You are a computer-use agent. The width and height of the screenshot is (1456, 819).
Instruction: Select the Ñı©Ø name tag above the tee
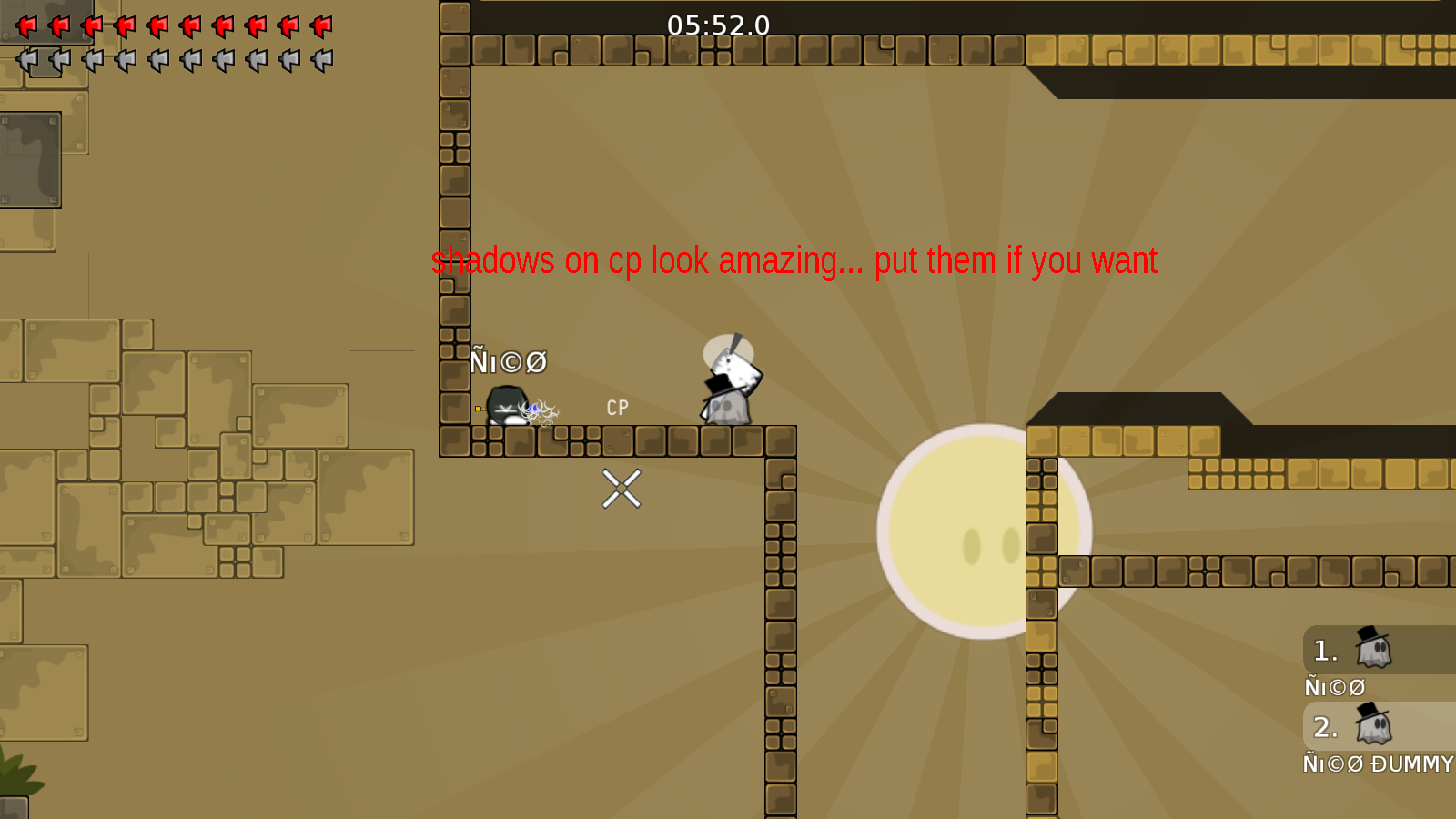point(507,361)
